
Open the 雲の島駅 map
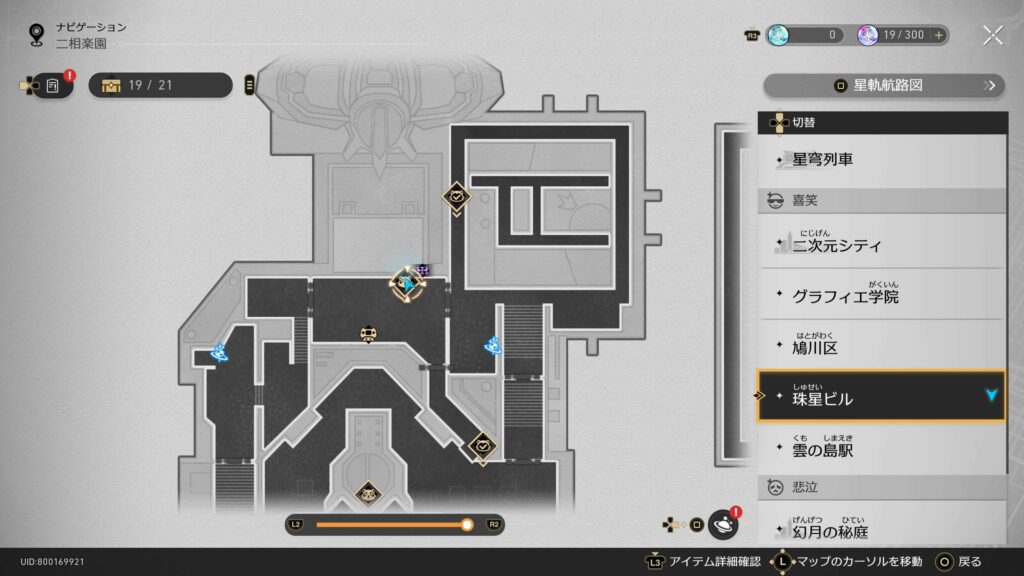pyautogui.click(x=880, y=450)
